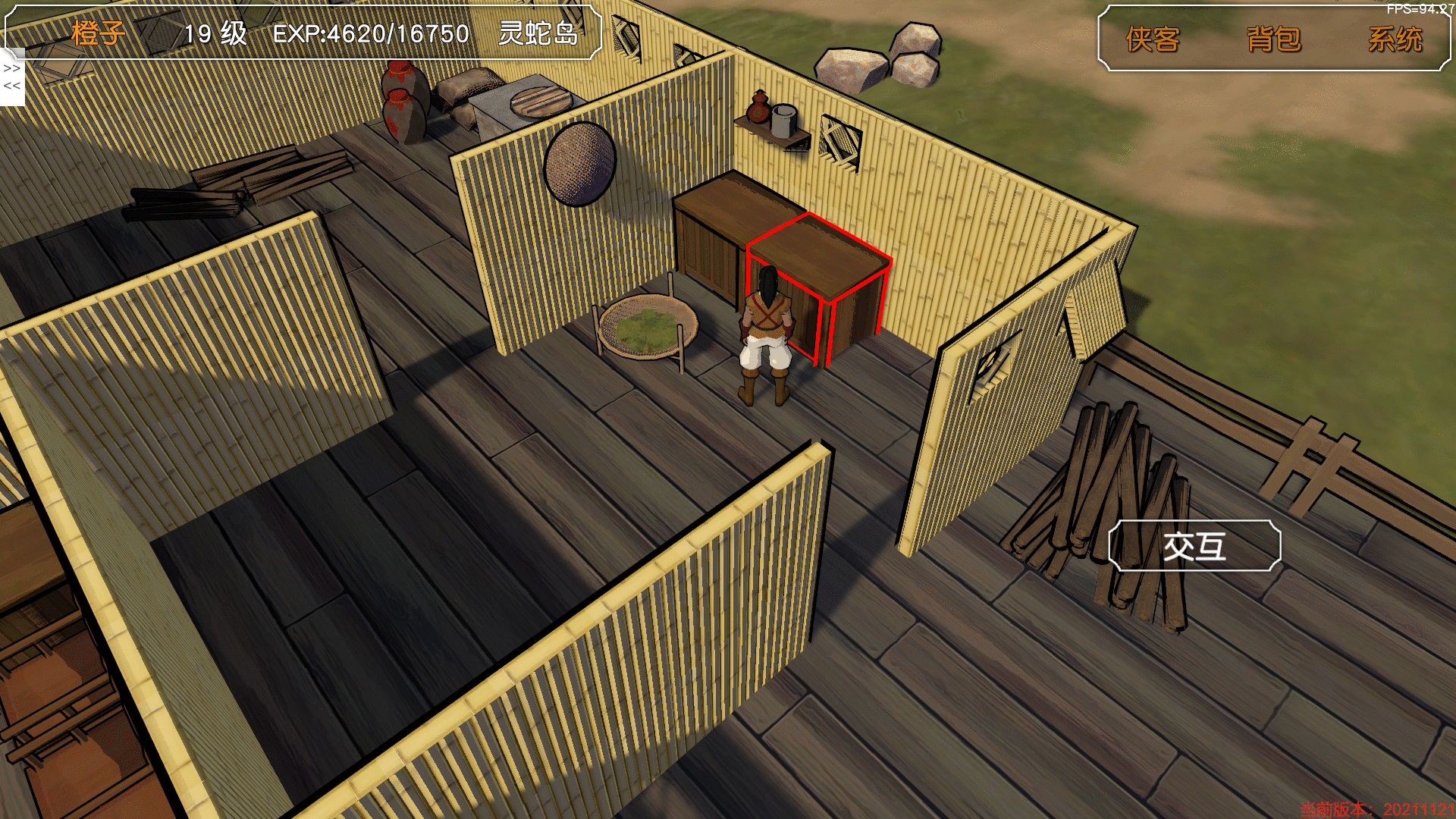Open the 系统 system menu
This screenshot has width=1456, height=819.
click(1395, 39)
